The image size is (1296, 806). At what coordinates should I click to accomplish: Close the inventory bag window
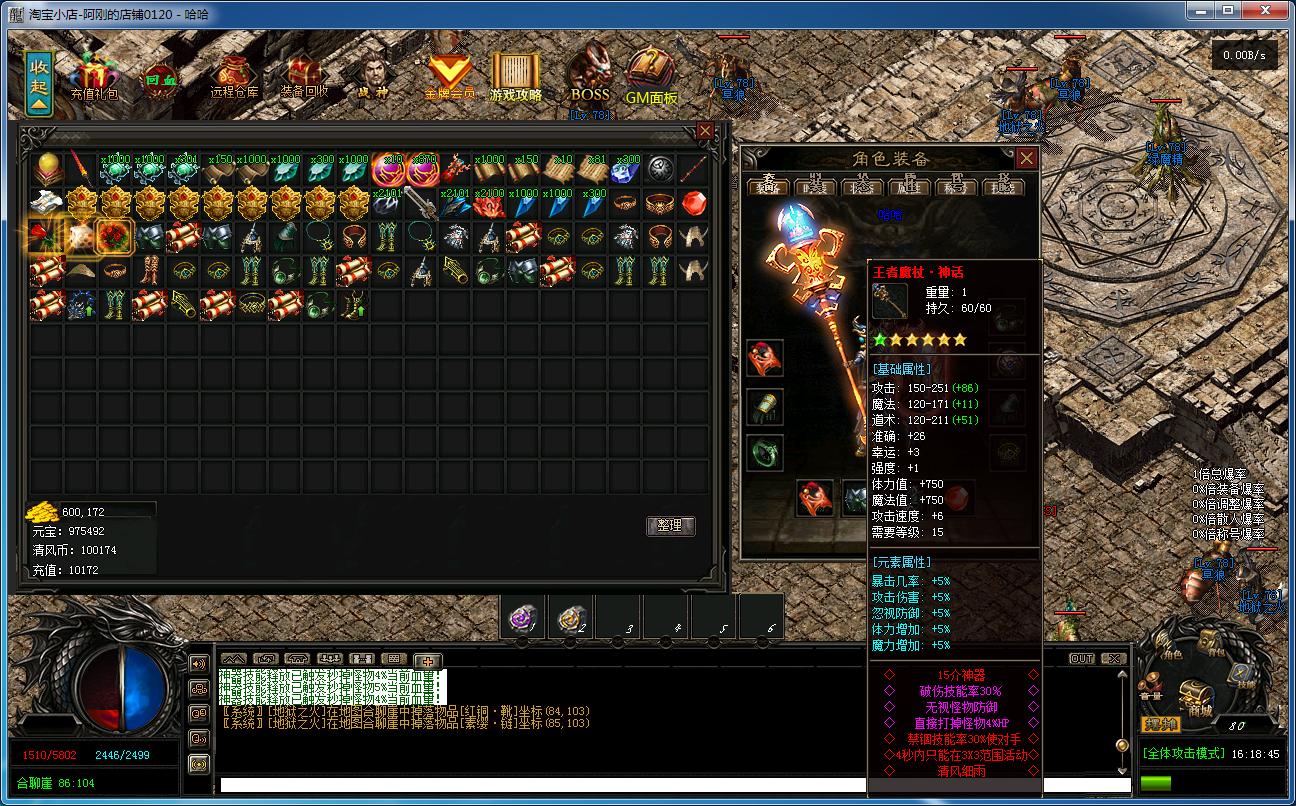click(705, 131)
